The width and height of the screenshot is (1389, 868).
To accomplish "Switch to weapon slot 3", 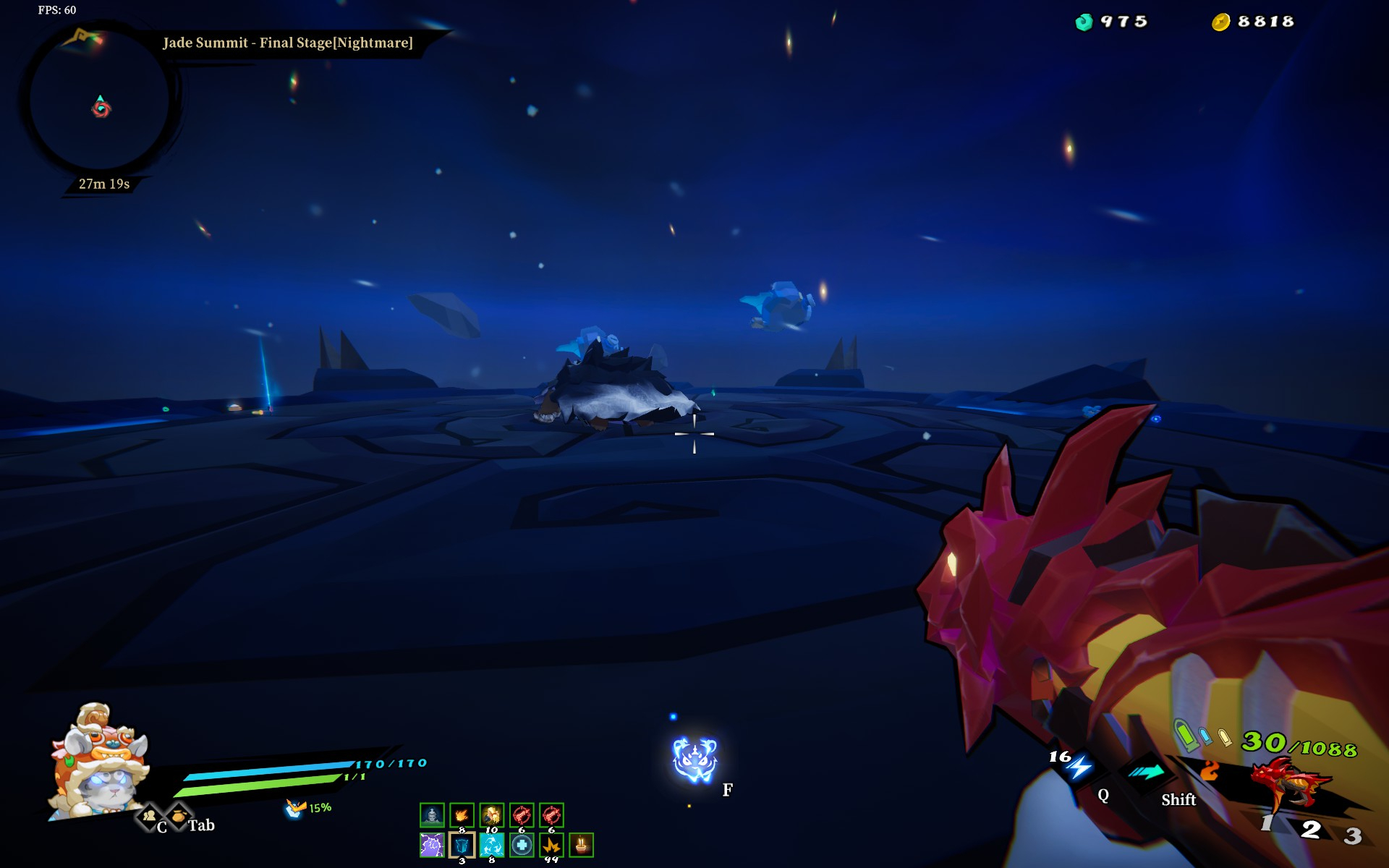I will [x=1353, y=836].
